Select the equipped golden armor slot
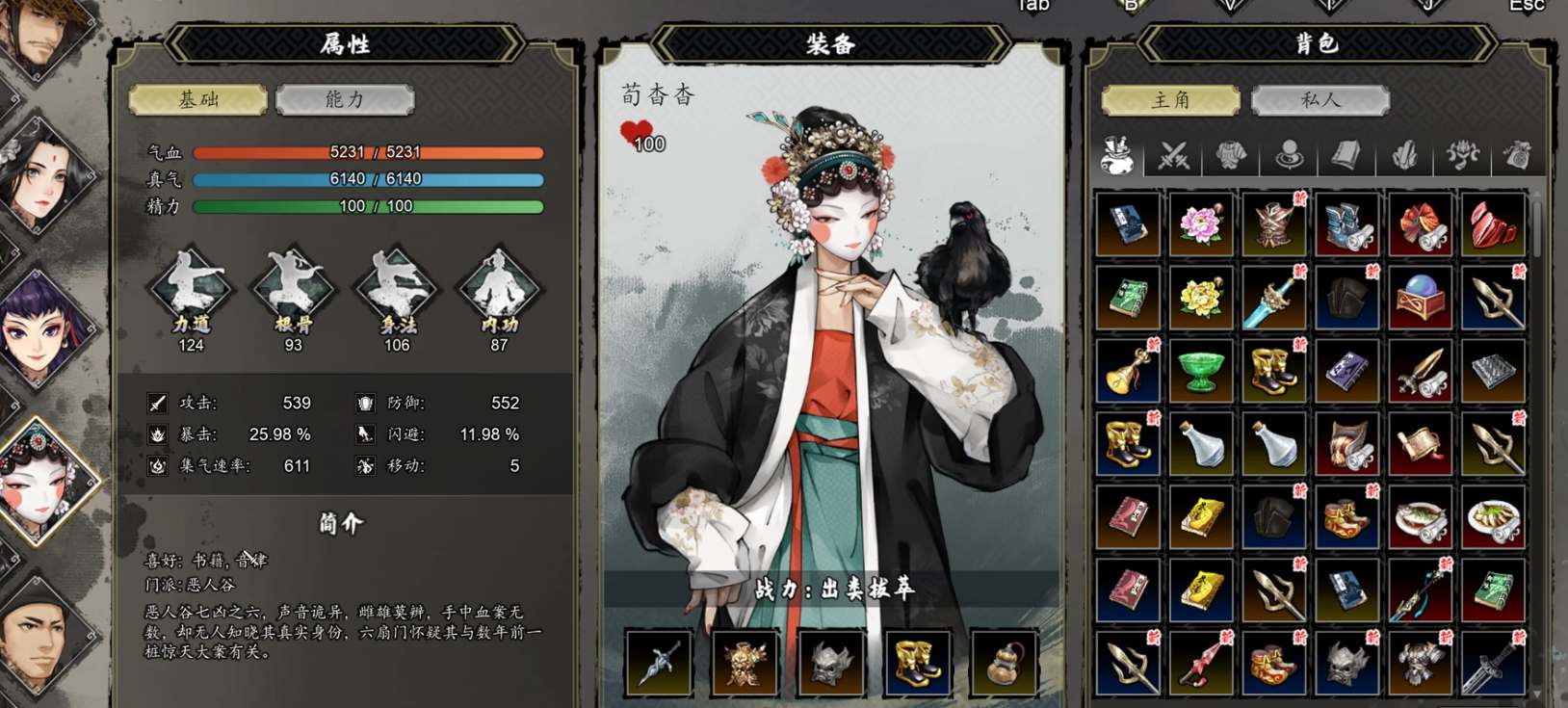The width and height of the screenshot is (1568, 708). coord(745,664)
